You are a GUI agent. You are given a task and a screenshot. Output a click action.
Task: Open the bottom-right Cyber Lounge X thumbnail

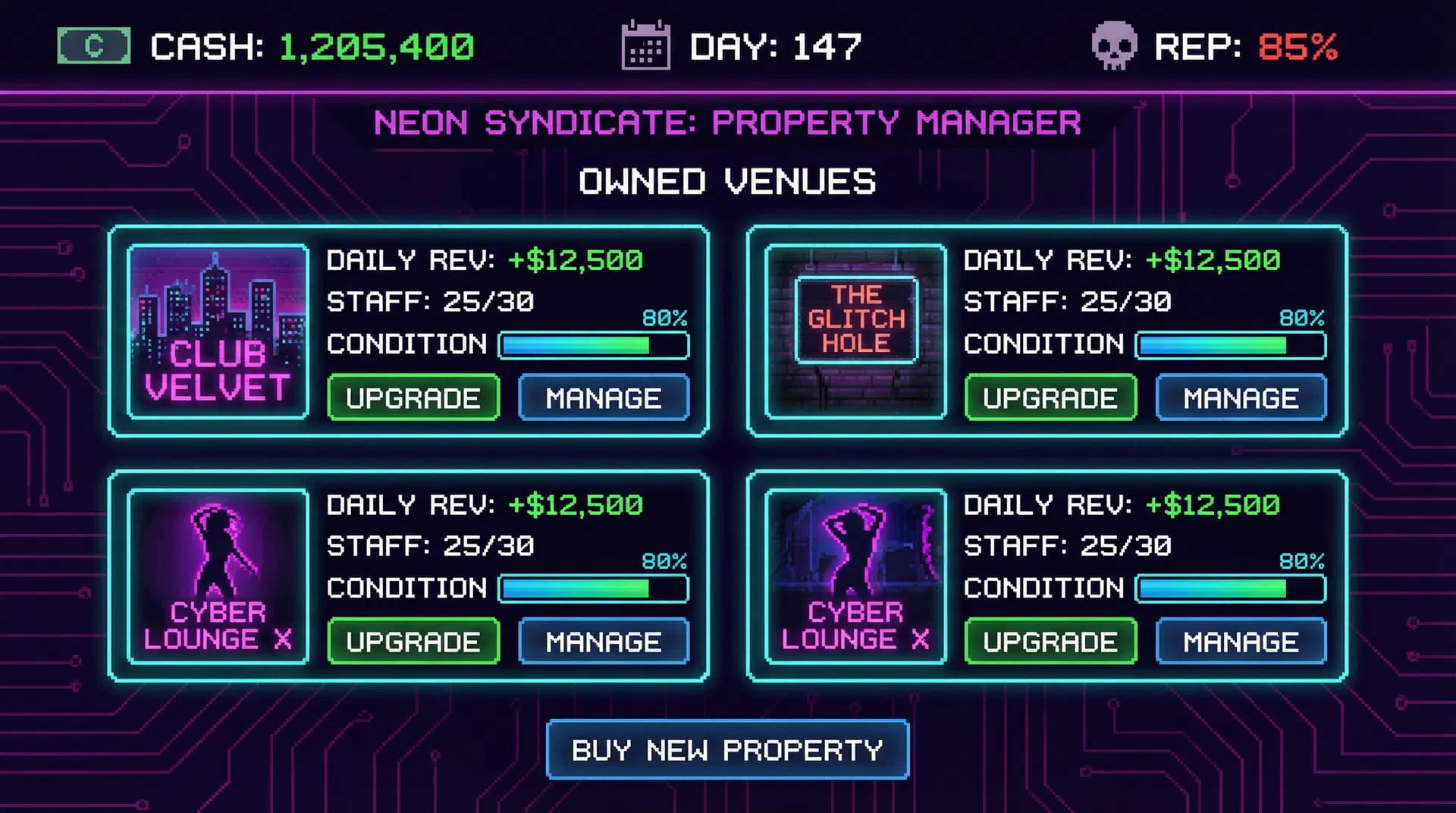tap(855, 574)
